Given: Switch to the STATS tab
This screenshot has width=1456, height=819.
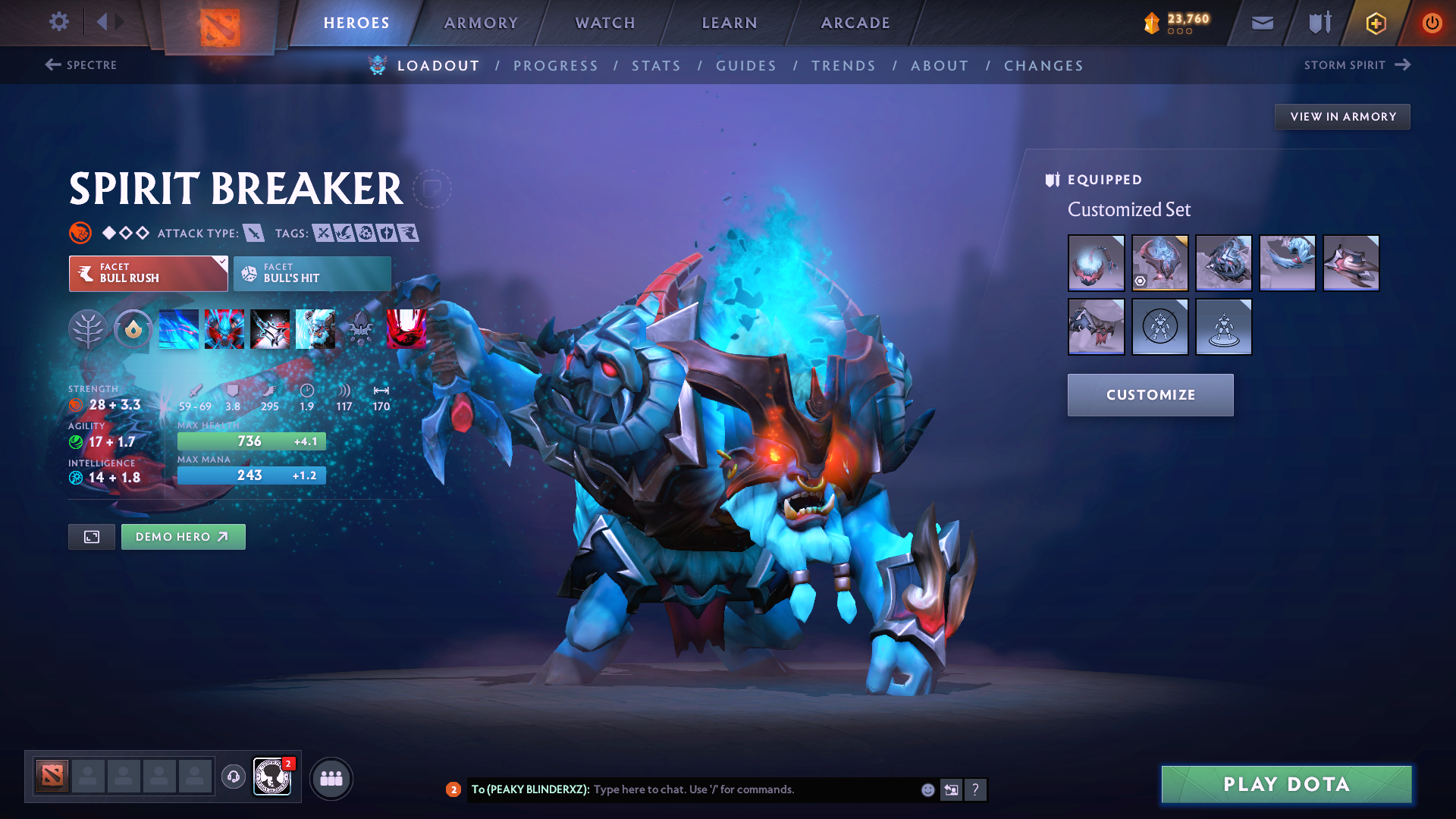Looking at the screenshot, I should (657, 65).
